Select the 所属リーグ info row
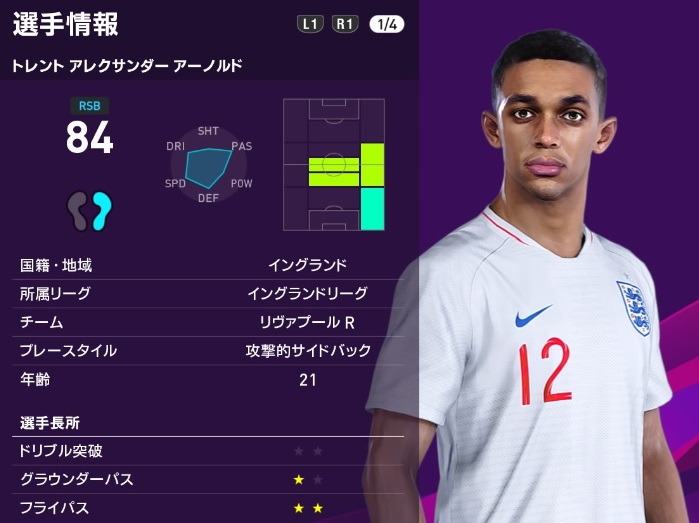This screenshot has width=699, height=523. click(210, 294)
